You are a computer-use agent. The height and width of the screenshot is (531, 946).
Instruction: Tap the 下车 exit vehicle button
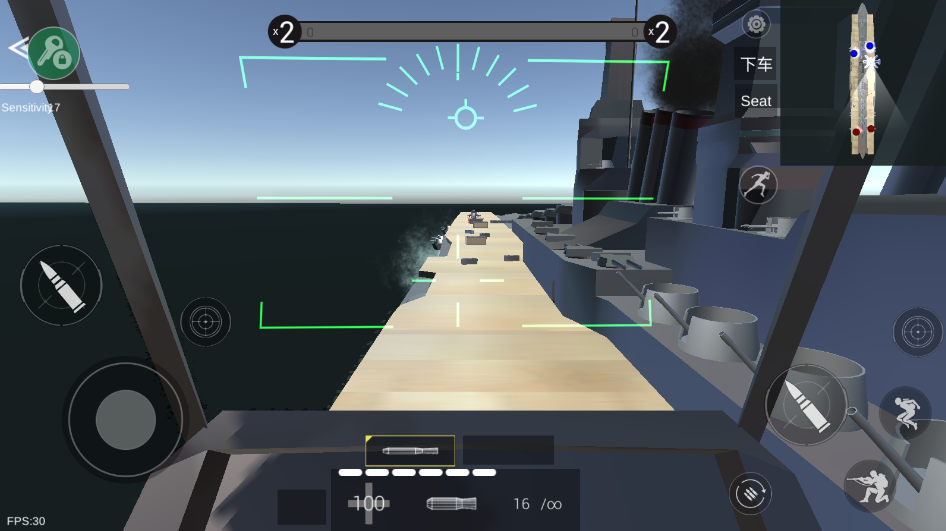point(756,64)
